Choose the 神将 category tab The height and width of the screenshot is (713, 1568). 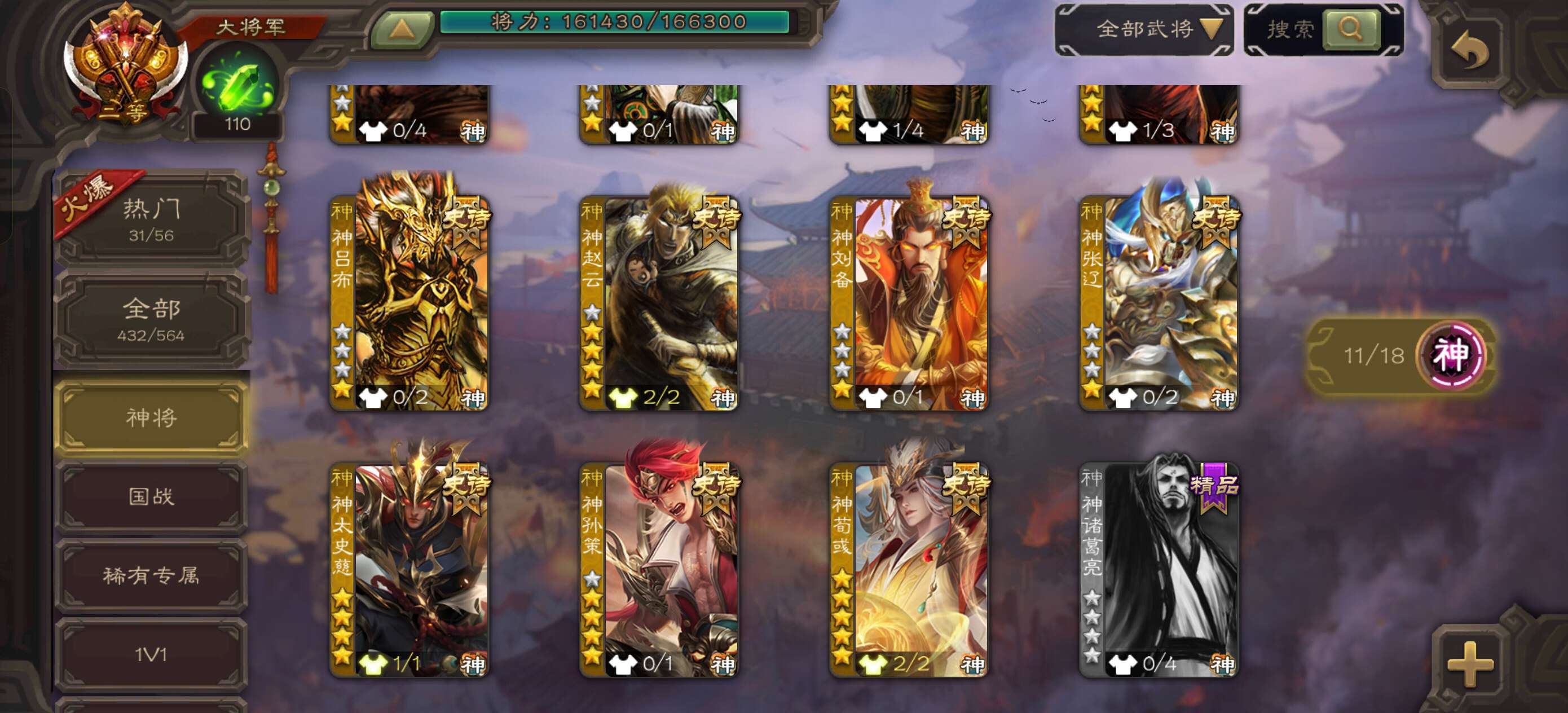[x=152, y=417]
